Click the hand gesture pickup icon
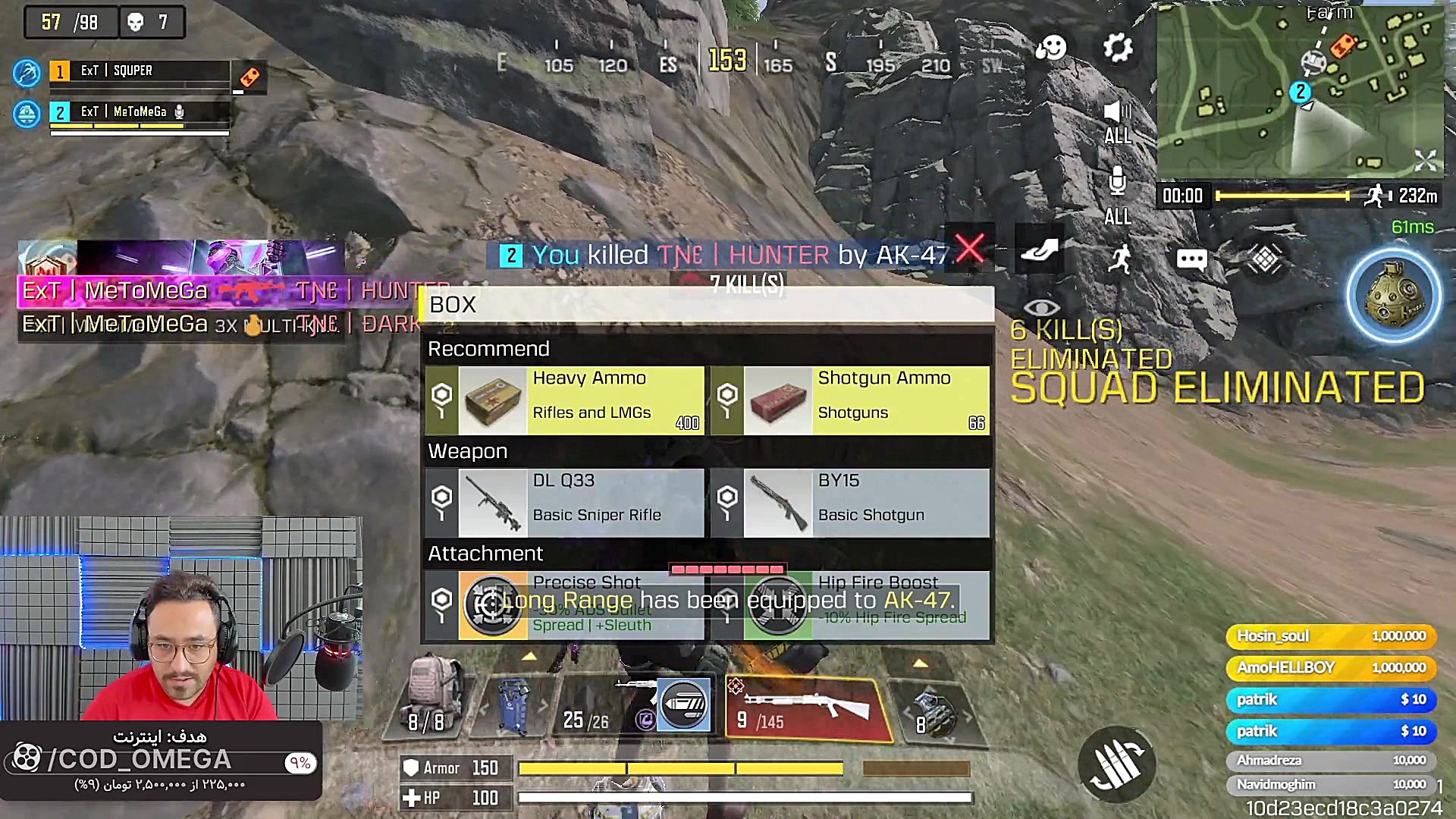 (x=1040, y=249)
